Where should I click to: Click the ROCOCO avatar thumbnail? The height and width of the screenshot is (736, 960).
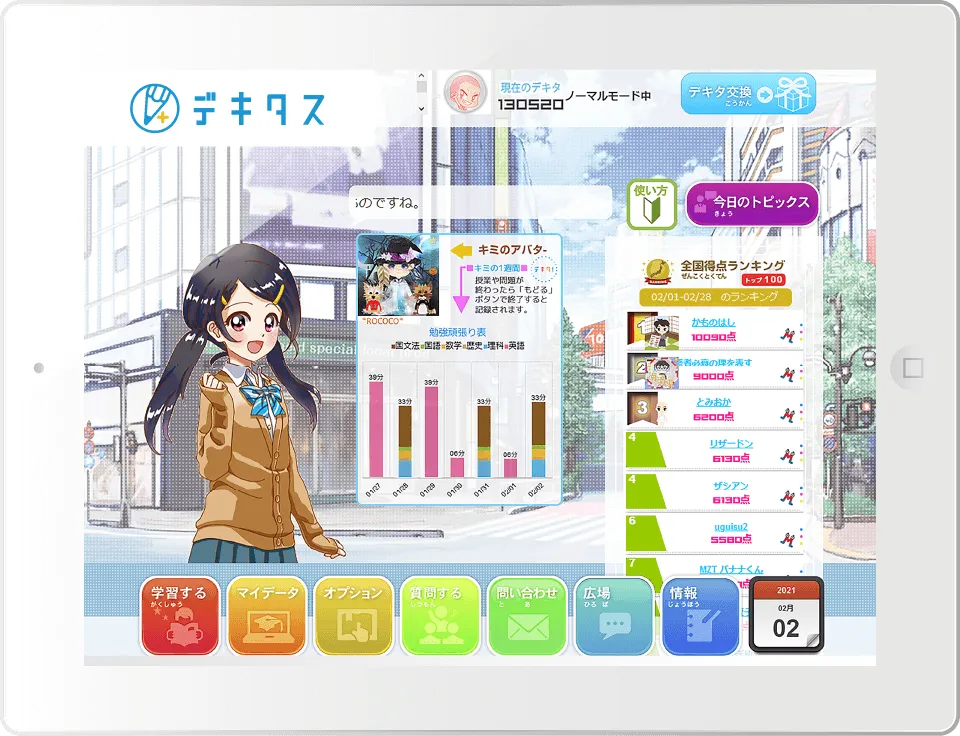click(x=398, y=276)
